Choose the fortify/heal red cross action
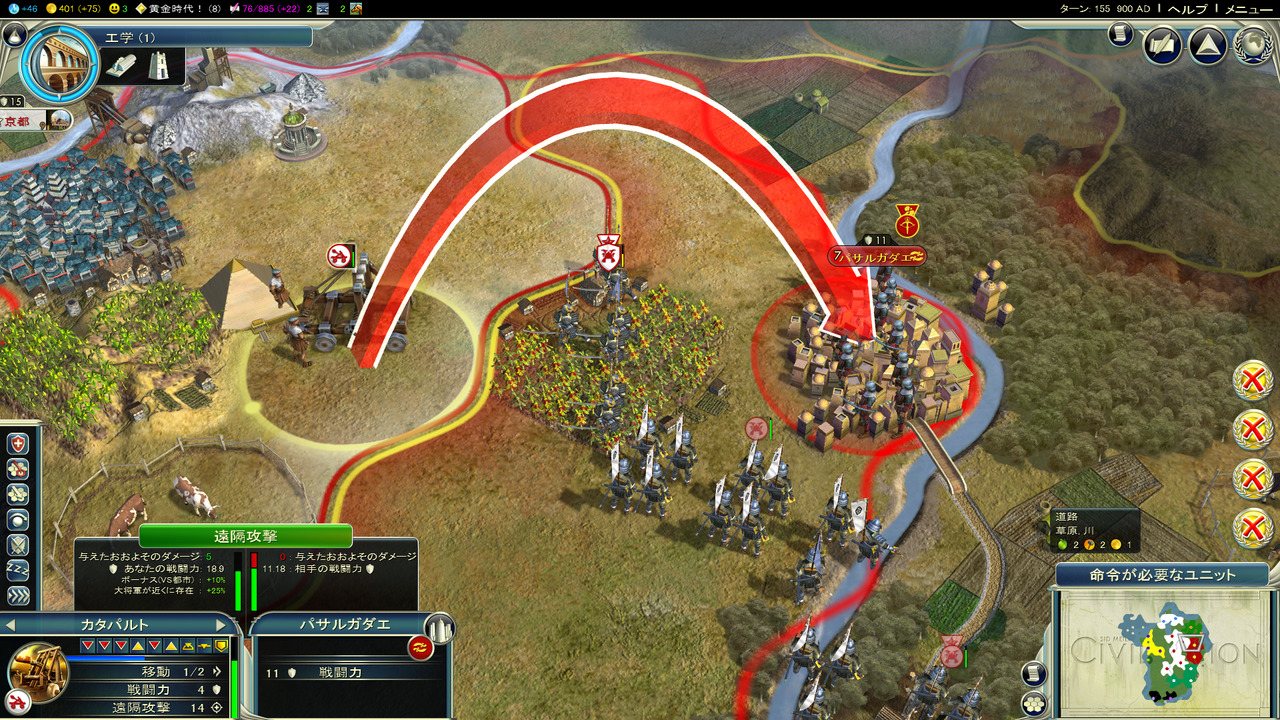The image size is (1280, 720). (x=18, y=443)
